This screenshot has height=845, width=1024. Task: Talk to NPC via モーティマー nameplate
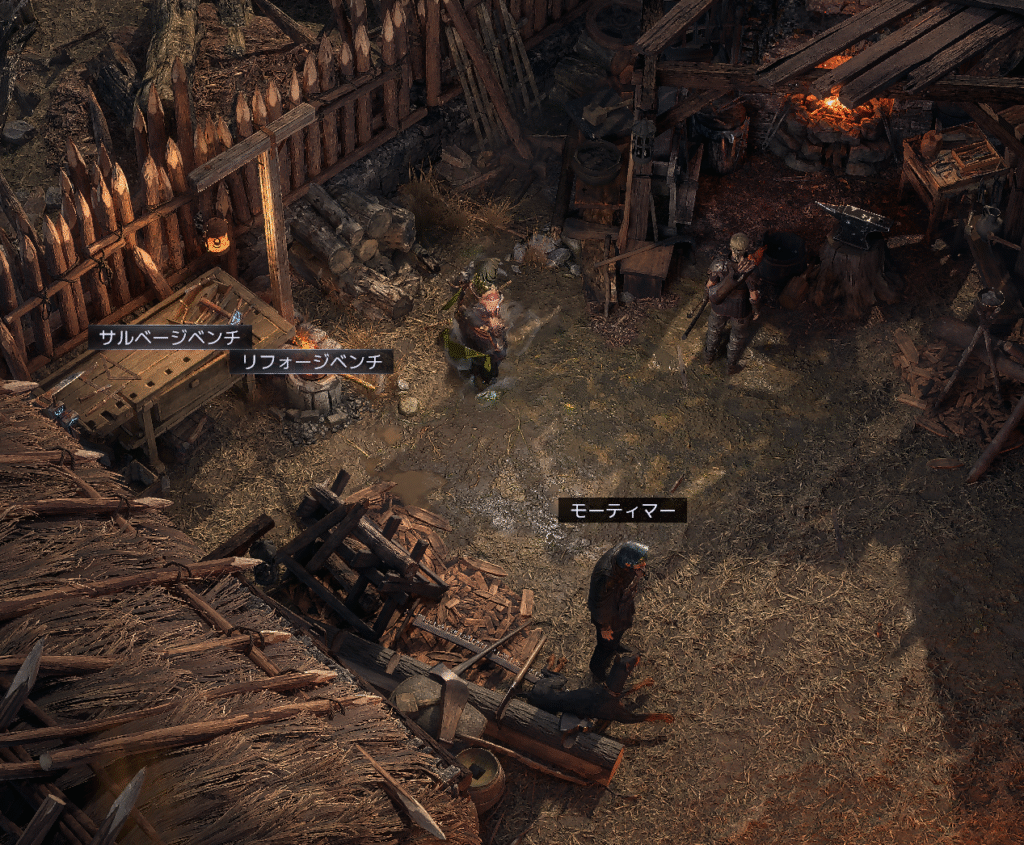click(622, 511)
